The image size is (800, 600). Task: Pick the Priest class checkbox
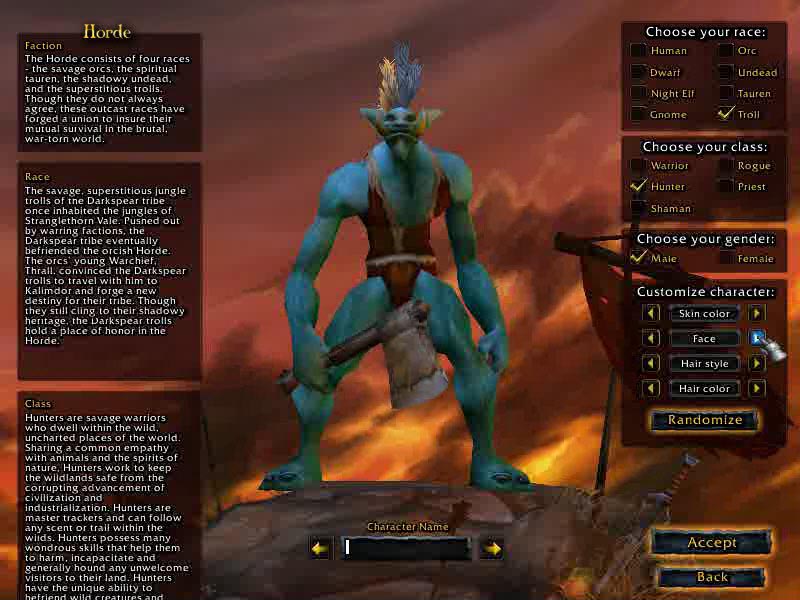pyautogui.click(x=726, y=186)
